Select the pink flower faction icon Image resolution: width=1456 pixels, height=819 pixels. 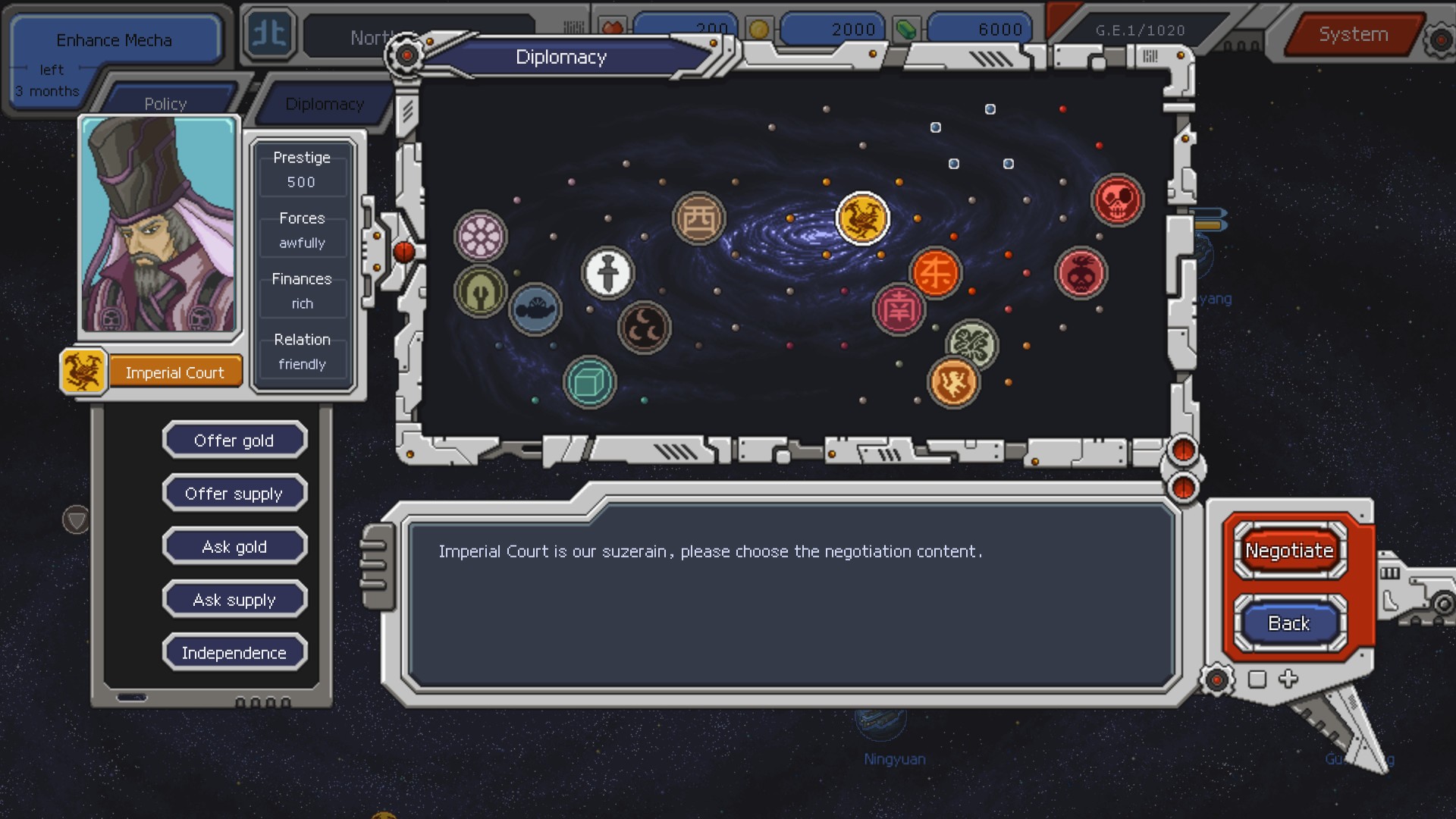click(x=480, y=236)
